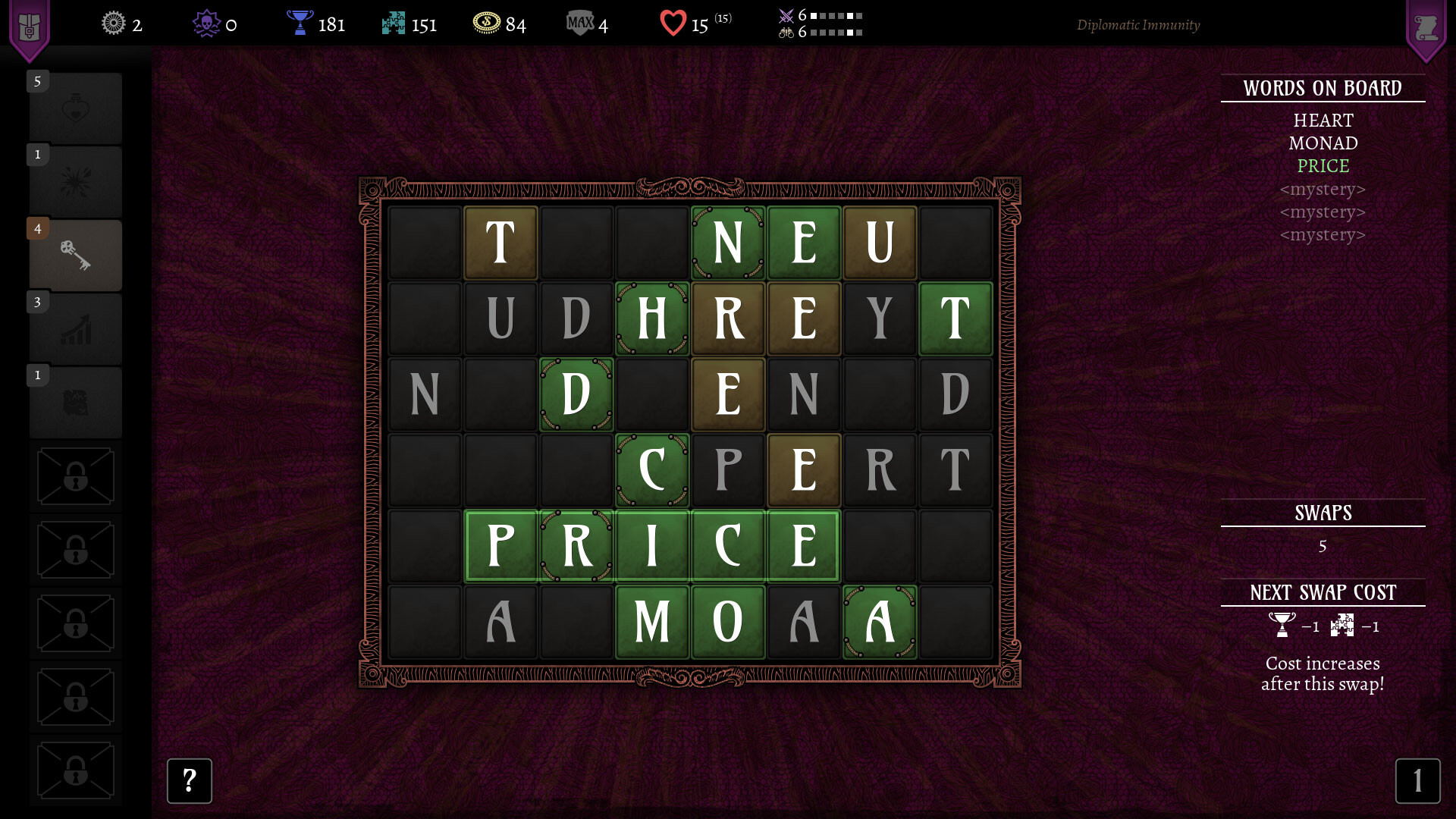Image resolution: width=1456 pixels, height=819 pixels.
Task: Open the question mark help button
Action: [x=189, y=781]
